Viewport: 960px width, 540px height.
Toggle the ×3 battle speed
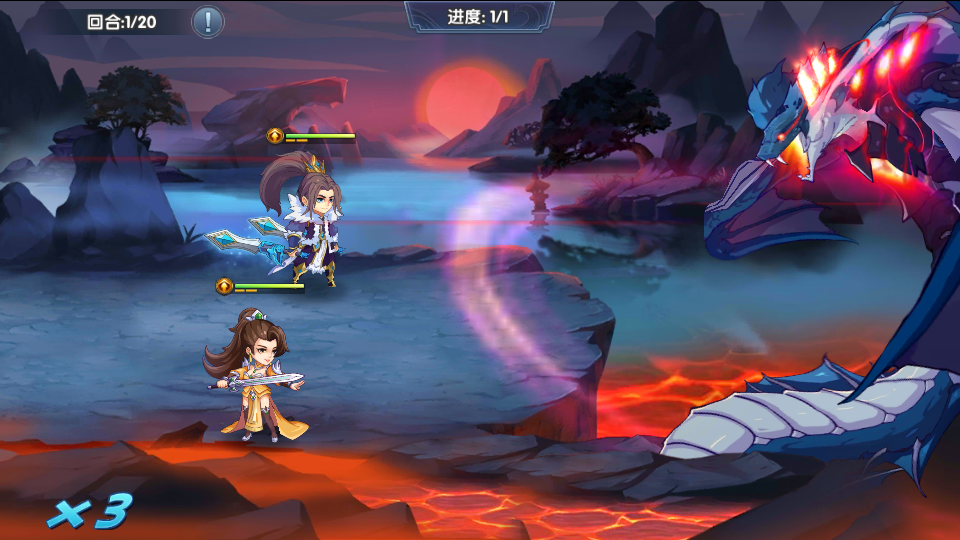coord(90,512)
